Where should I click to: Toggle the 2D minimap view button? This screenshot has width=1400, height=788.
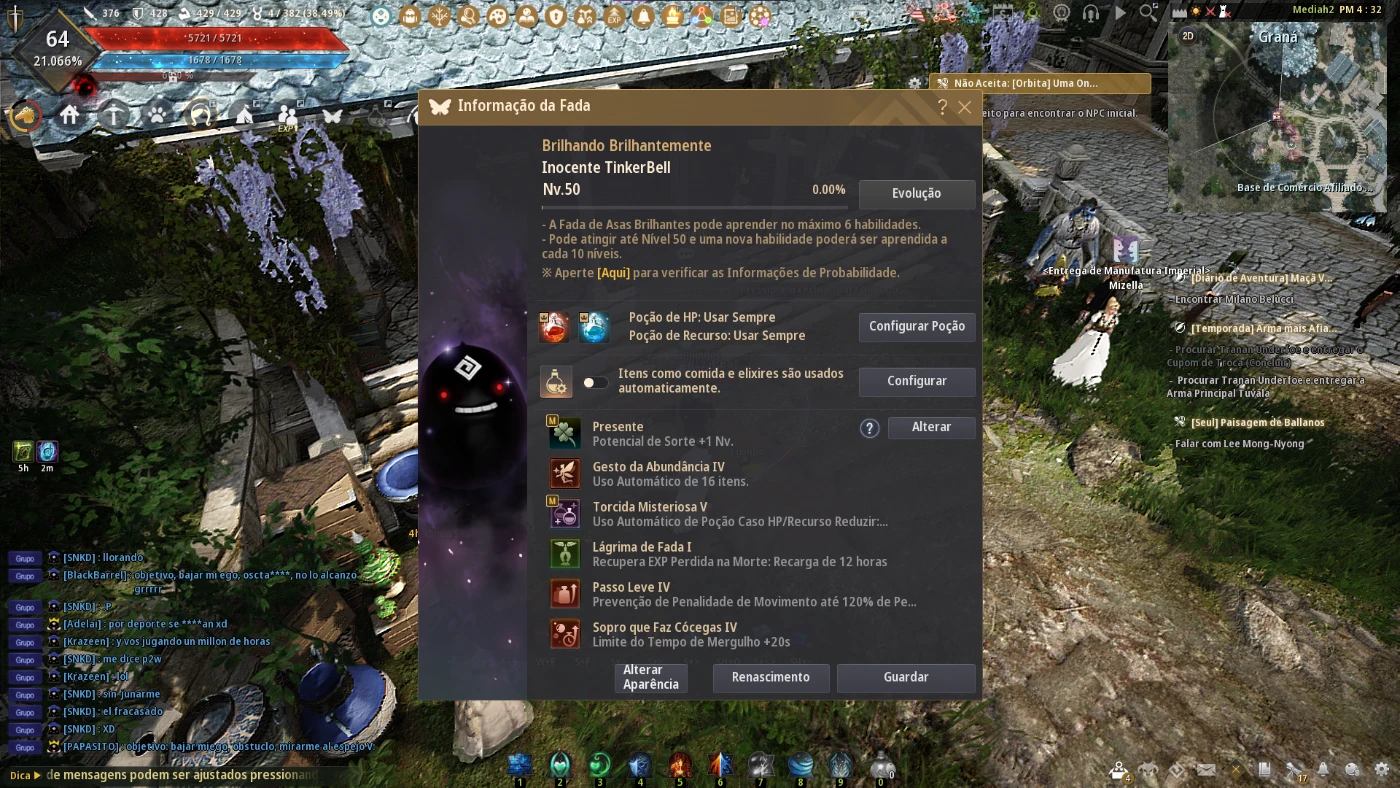tap(1188, 36)
